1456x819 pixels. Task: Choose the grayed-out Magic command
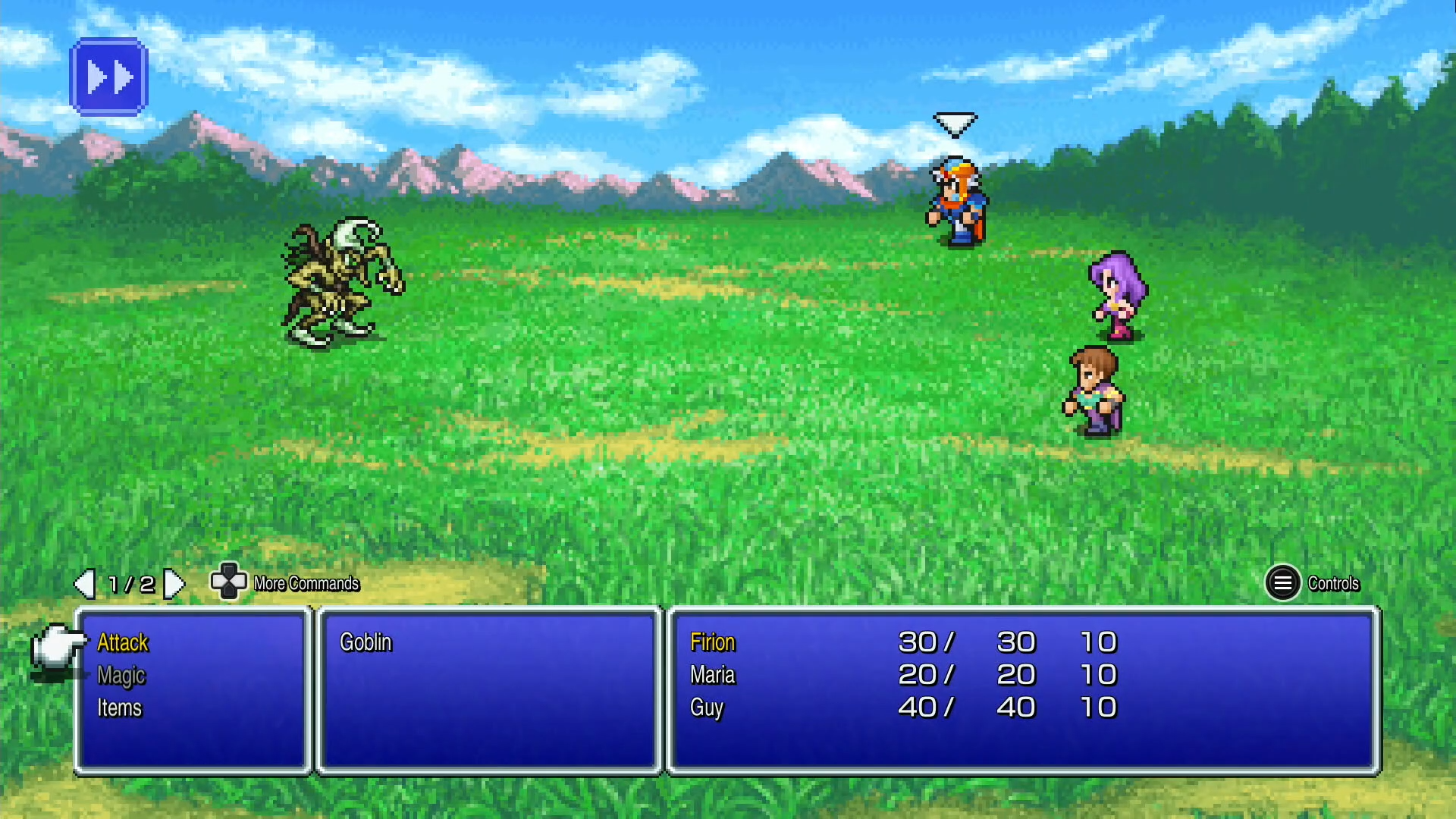point(121,675)
